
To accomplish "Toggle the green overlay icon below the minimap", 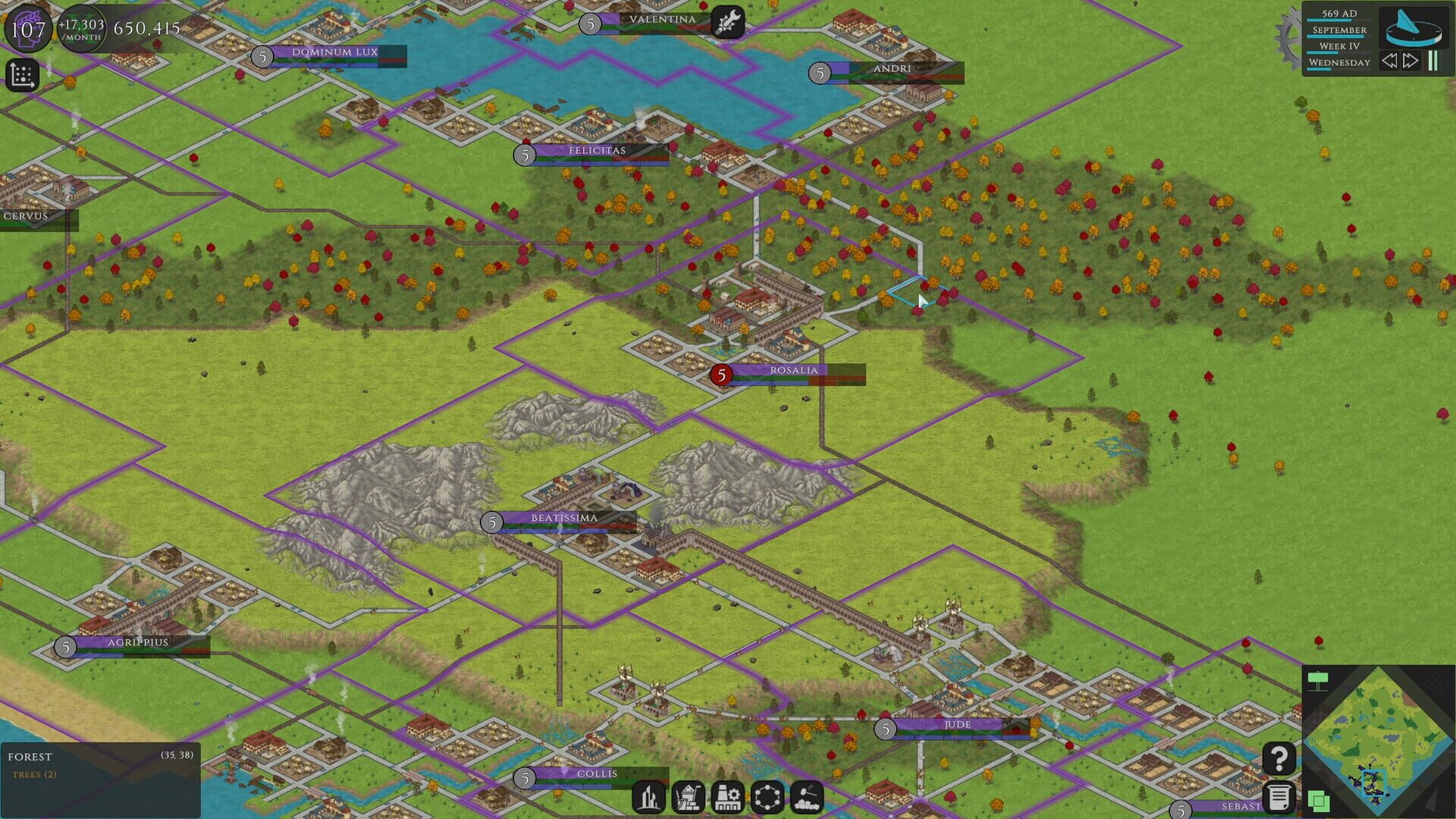I will click(1318, 802).
